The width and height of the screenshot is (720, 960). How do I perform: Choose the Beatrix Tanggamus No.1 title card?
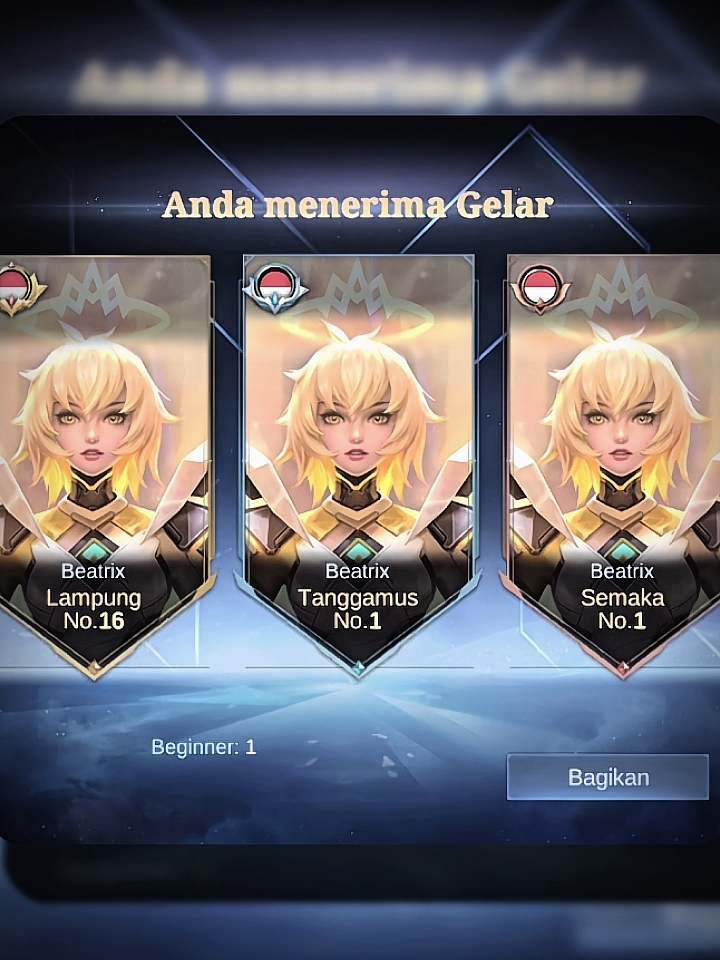[x=359, y=460]
